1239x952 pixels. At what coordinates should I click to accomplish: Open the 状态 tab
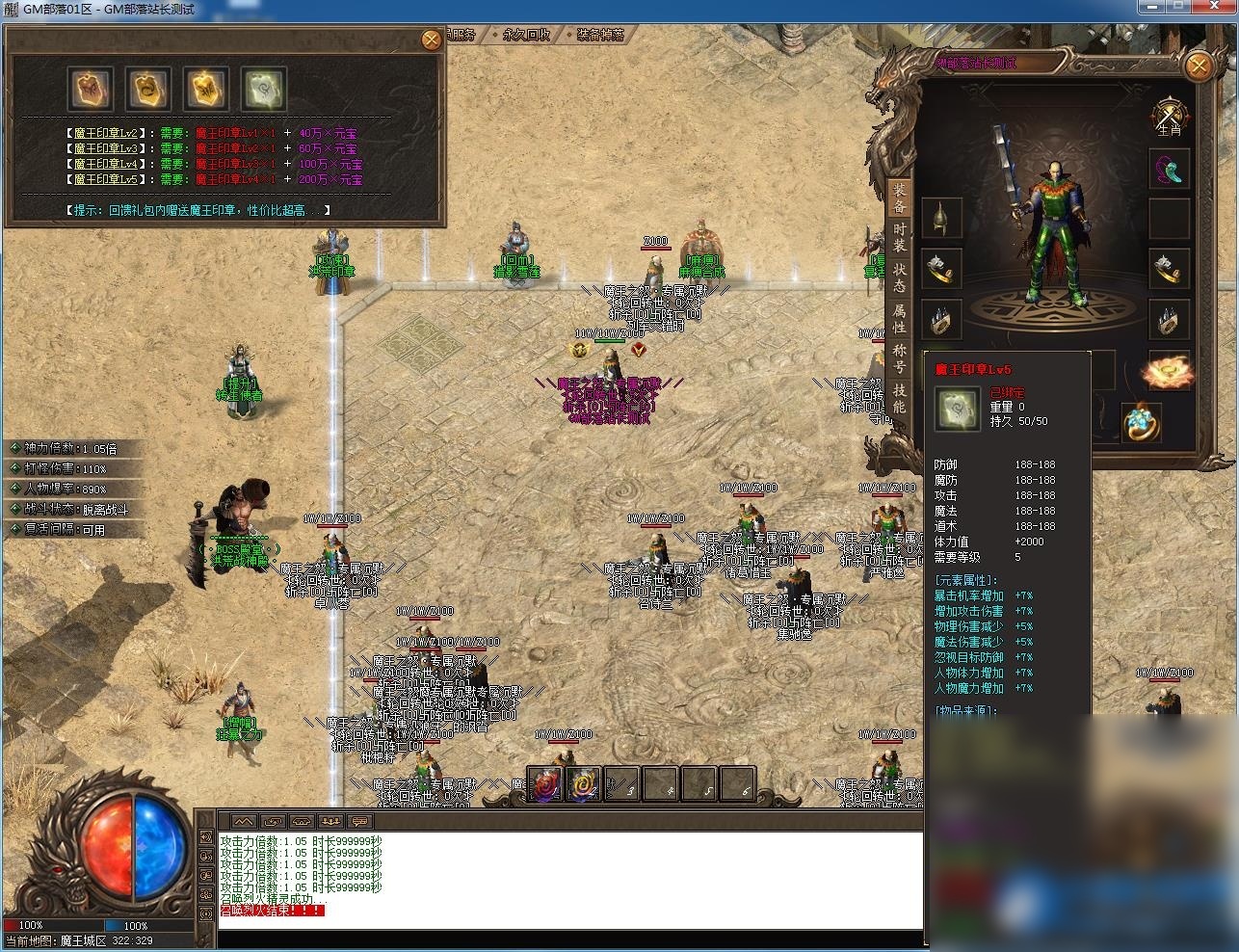899,278
